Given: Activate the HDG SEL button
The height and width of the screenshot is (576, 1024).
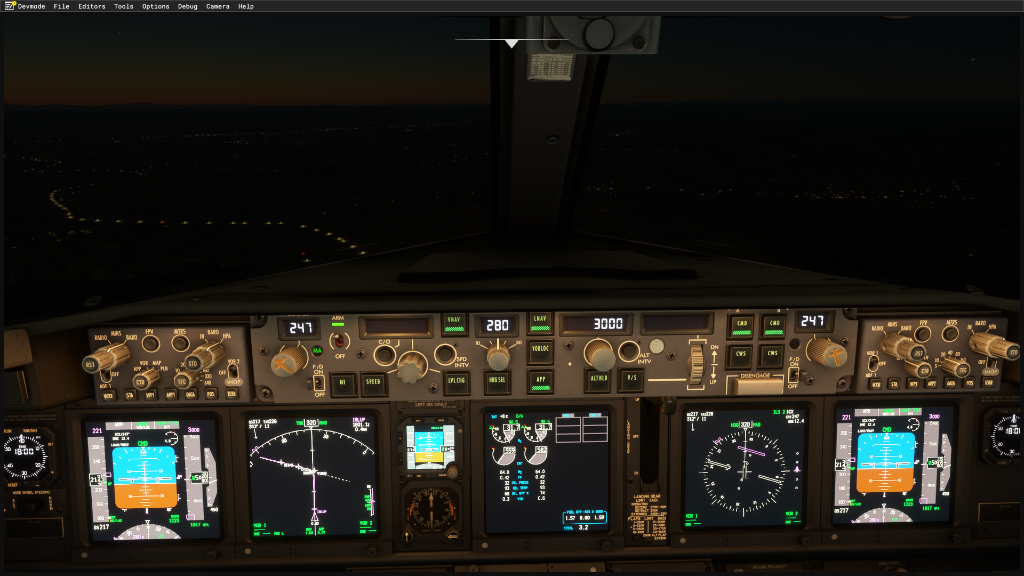Looking at the screenshot, I should coord(497,380).
